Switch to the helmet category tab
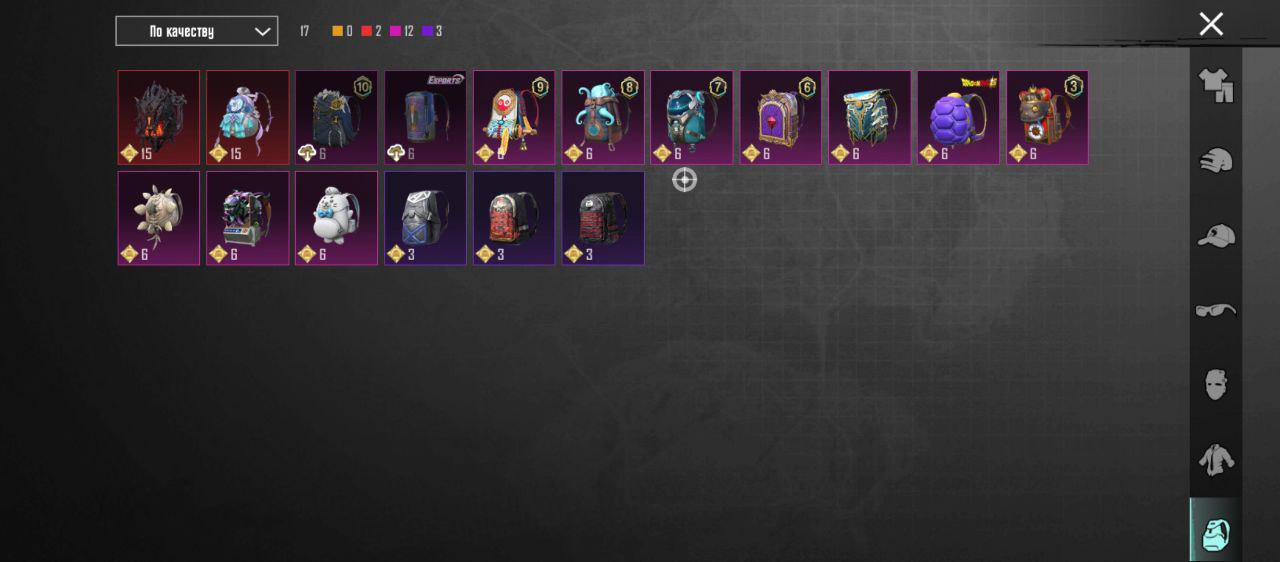This screenshot has height=562, width=1280. point(1215,160)
